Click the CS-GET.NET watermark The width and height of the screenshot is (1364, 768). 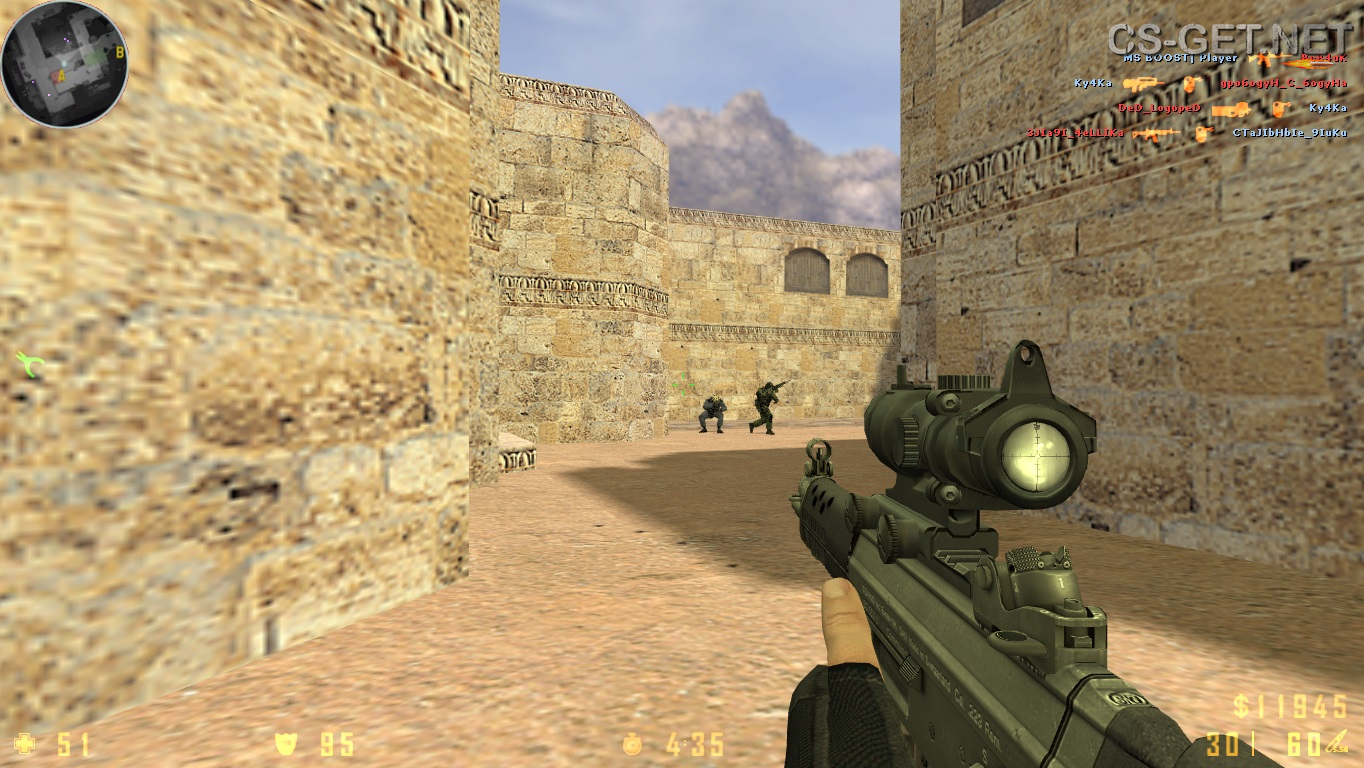pos(1229,38)
